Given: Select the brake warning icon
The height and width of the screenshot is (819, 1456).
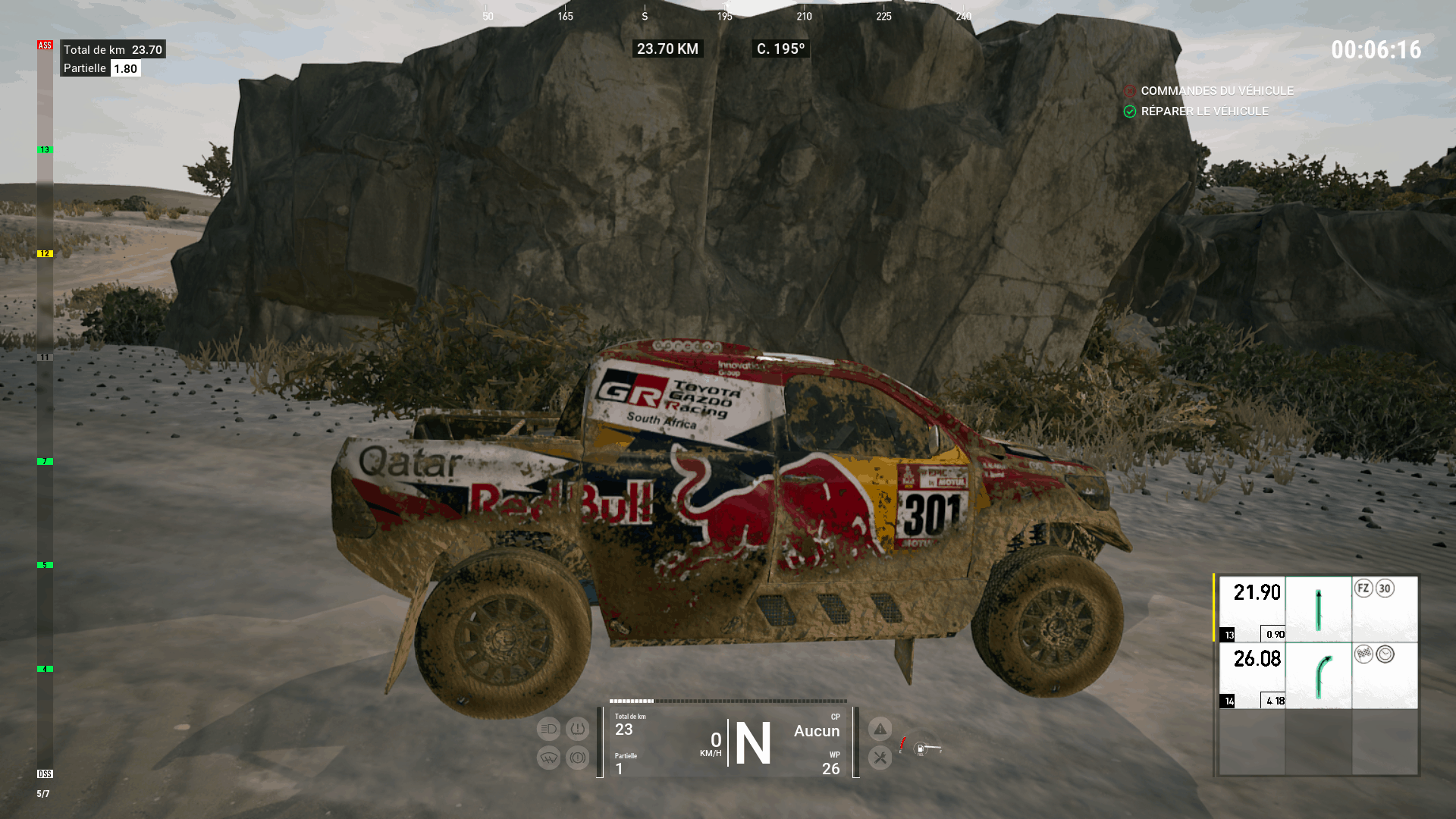Looking at the screenshot, I should click(577, 758).
